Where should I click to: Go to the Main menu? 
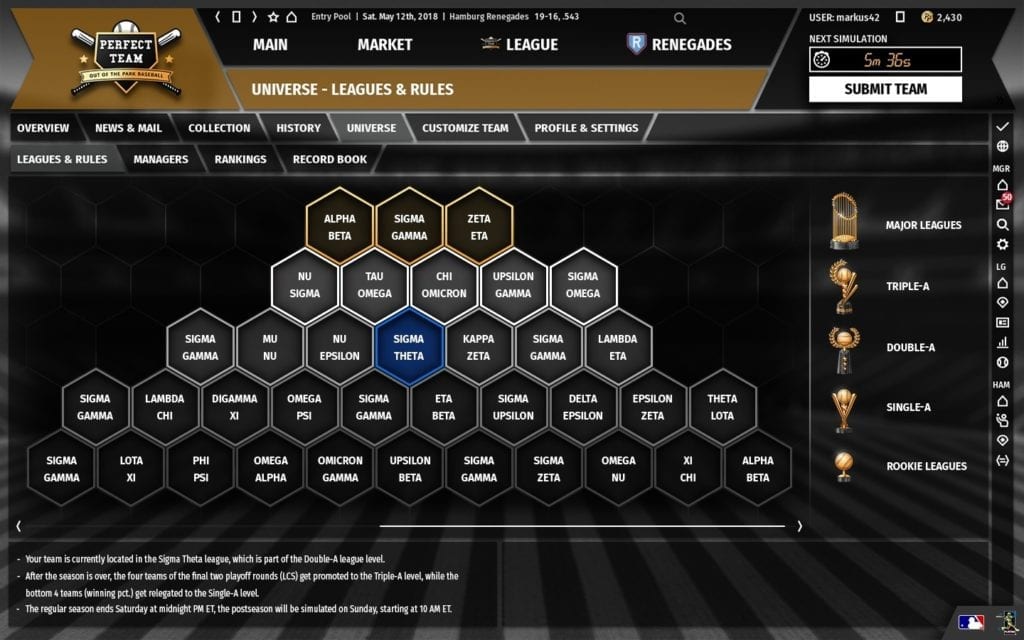[270, 44]
